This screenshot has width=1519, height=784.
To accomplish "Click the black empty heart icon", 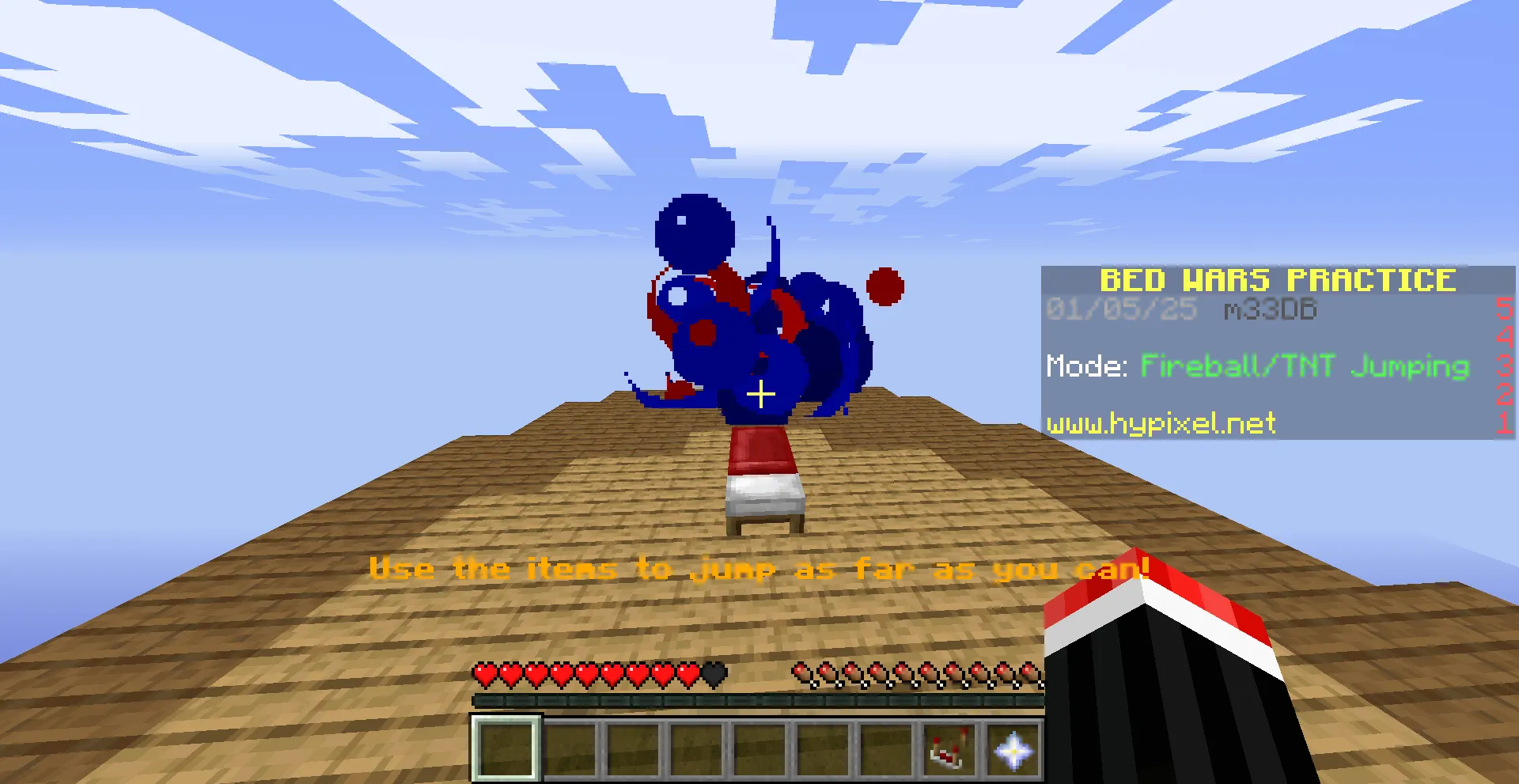I will pos(712,676).
